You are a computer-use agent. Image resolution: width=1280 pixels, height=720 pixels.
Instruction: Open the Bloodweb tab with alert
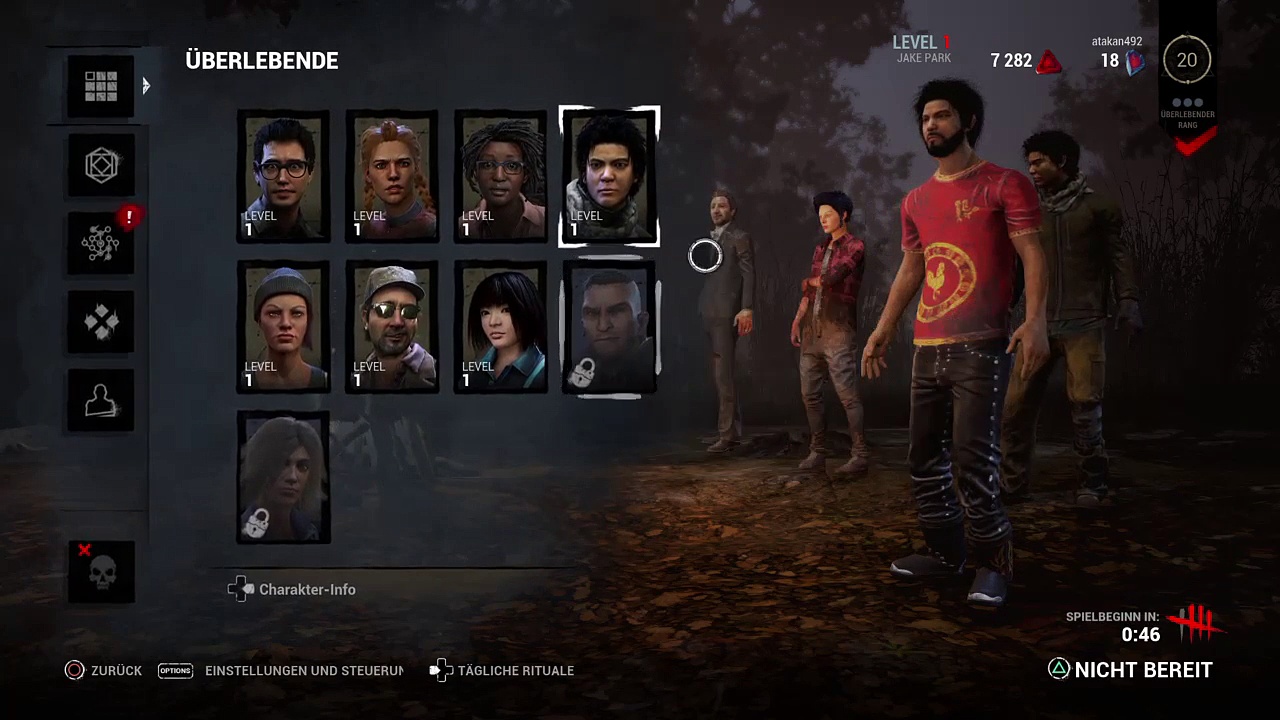click(x=101, y=243)
